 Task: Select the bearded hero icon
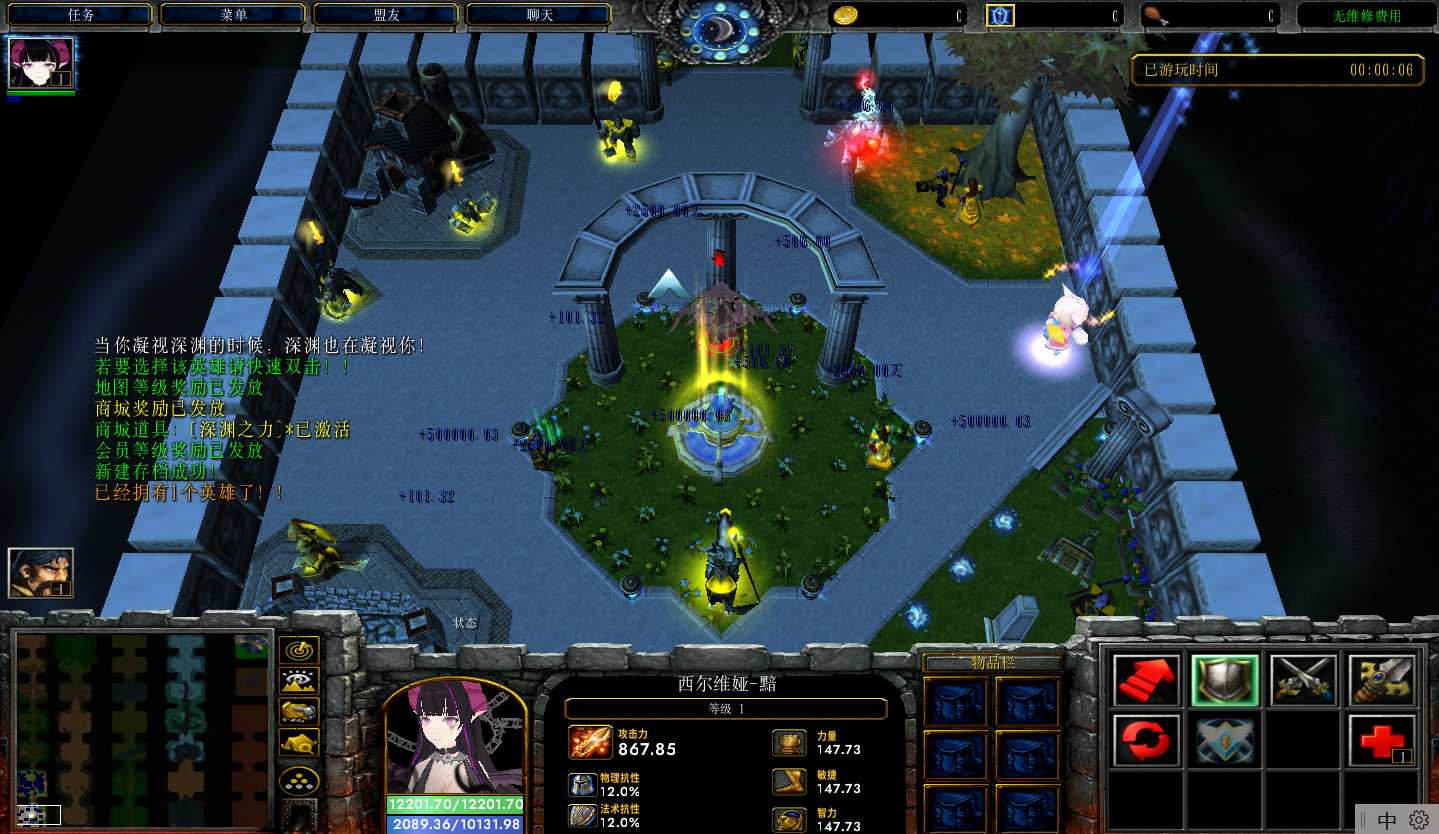pos(41,573)
